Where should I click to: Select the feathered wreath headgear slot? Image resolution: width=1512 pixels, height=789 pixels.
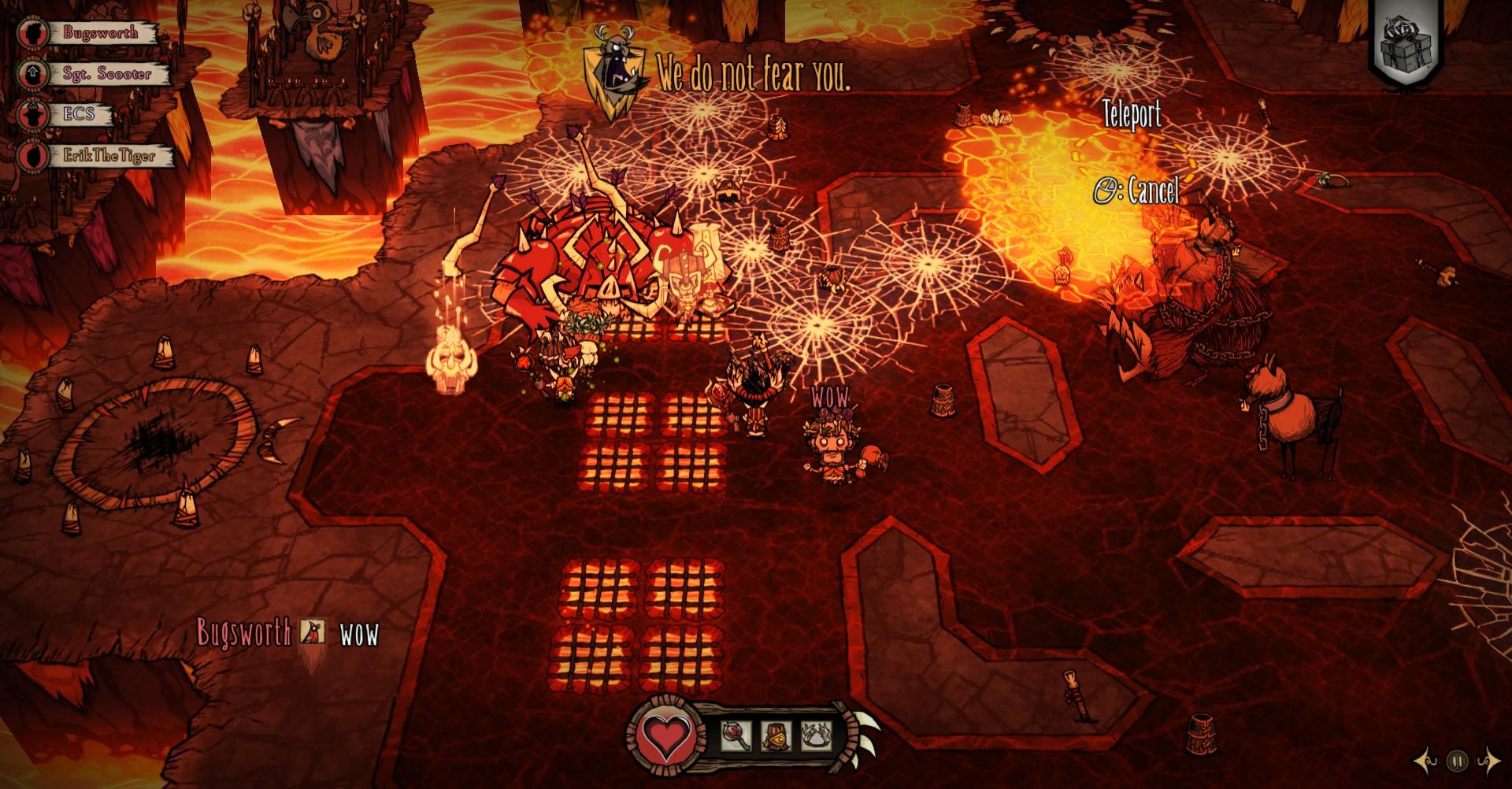pos(815,736)
